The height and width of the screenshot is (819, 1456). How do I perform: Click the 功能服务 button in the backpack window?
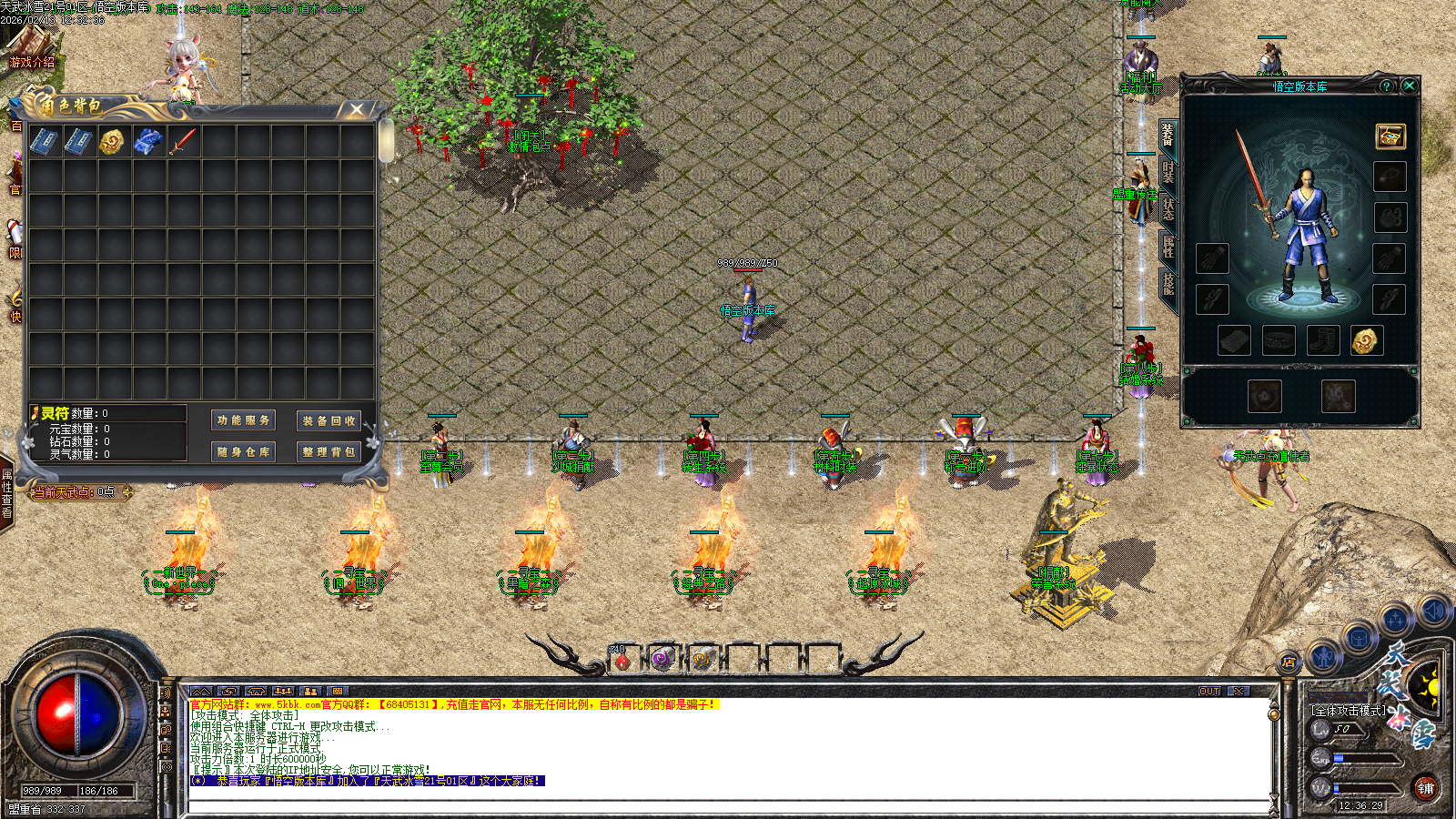[x=243, y=420]
